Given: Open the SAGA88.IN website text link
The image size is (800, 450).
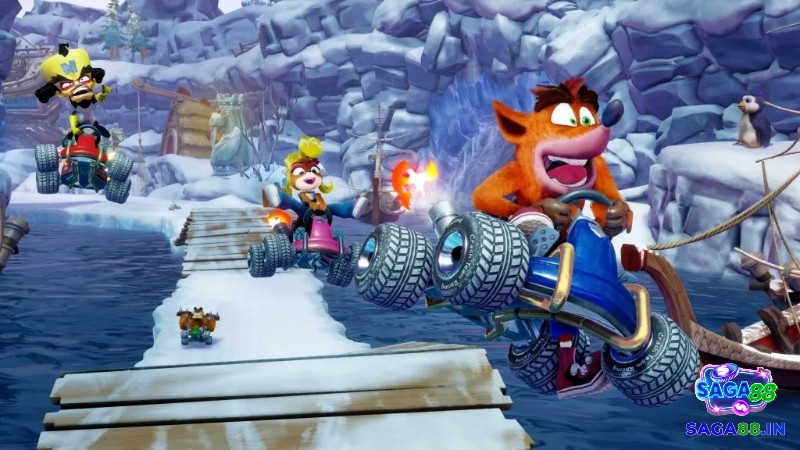Looking at the screenshot, I should click(x=735, y=428).
